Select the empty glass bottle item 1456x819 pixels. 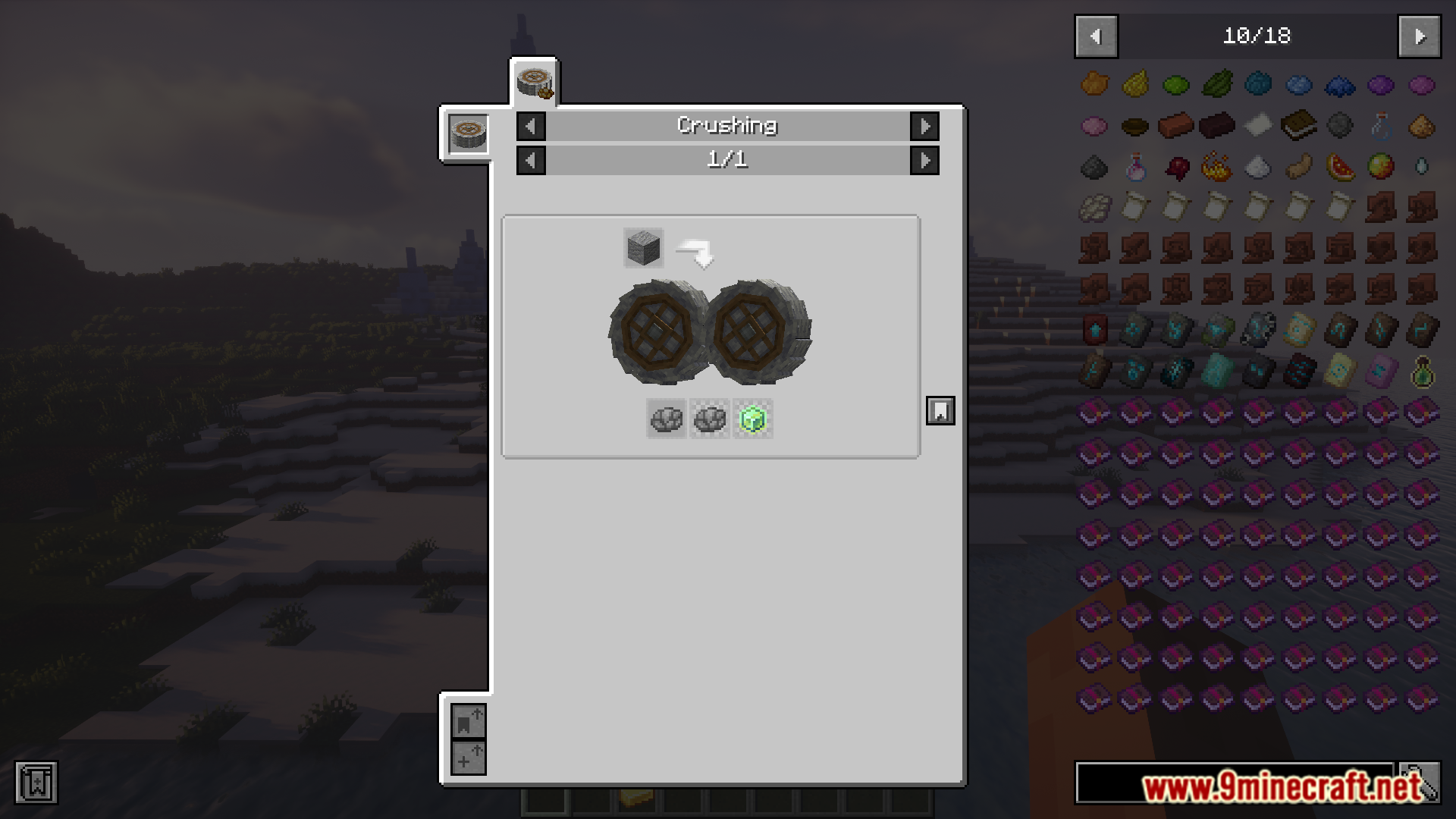point(1381,126)
